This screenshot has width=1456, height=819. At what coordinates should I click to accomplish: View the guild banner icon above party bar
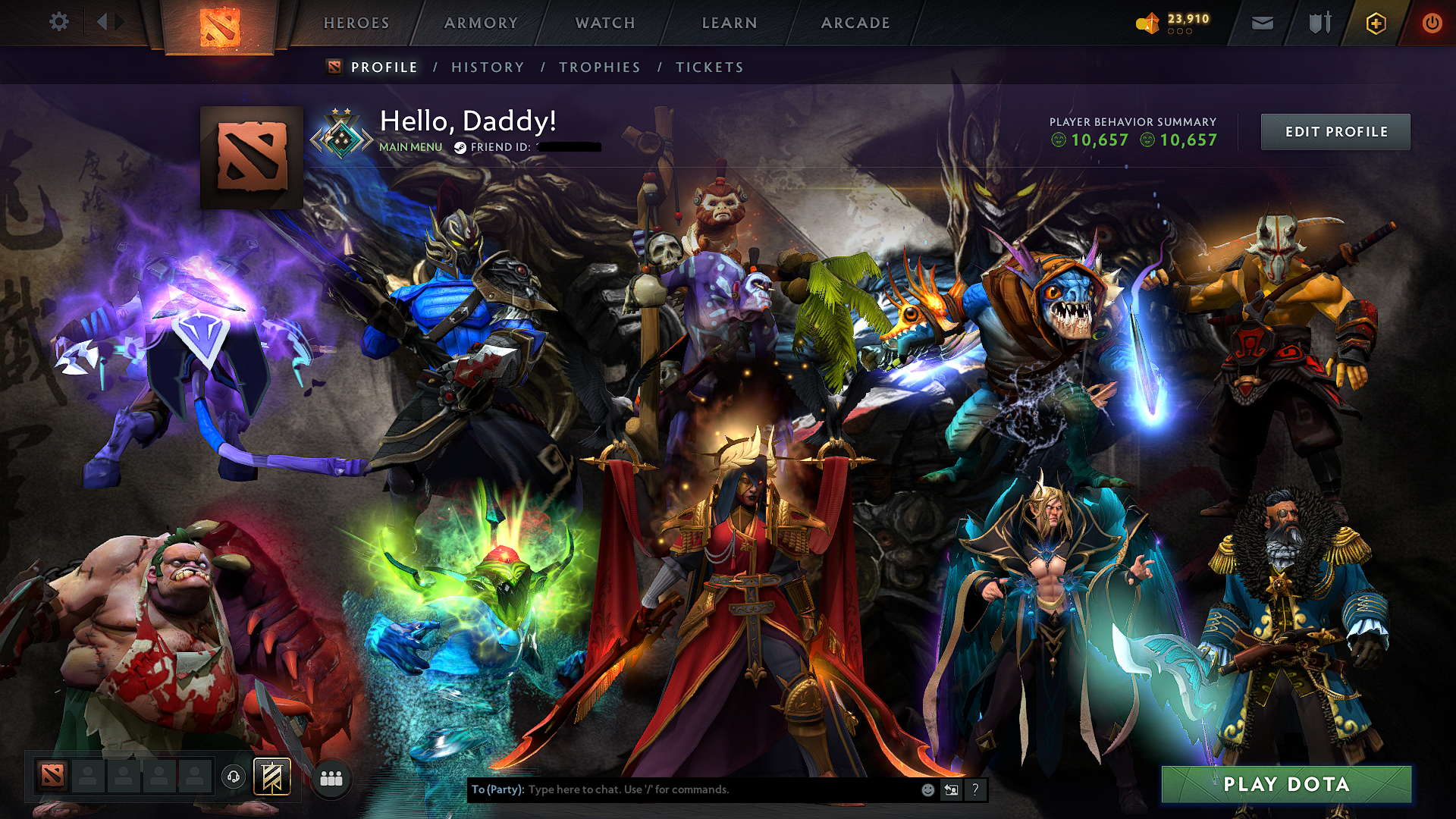(x=271, y=776)
